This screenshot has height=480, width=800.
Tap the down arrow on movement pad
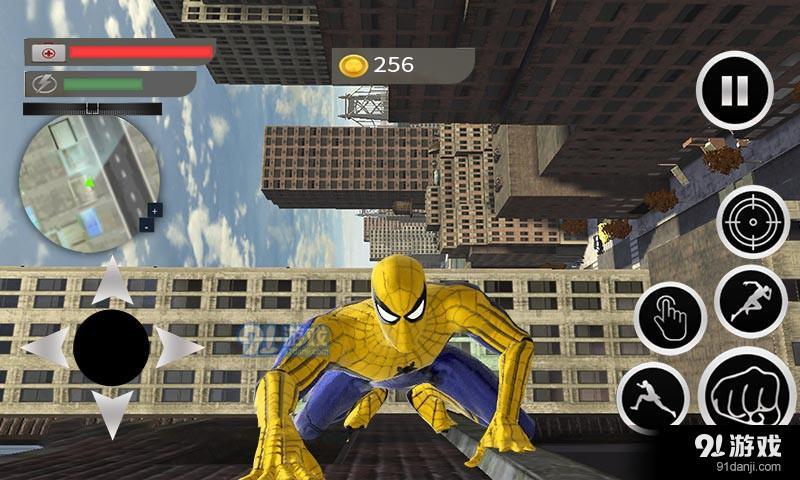(112, 413)
